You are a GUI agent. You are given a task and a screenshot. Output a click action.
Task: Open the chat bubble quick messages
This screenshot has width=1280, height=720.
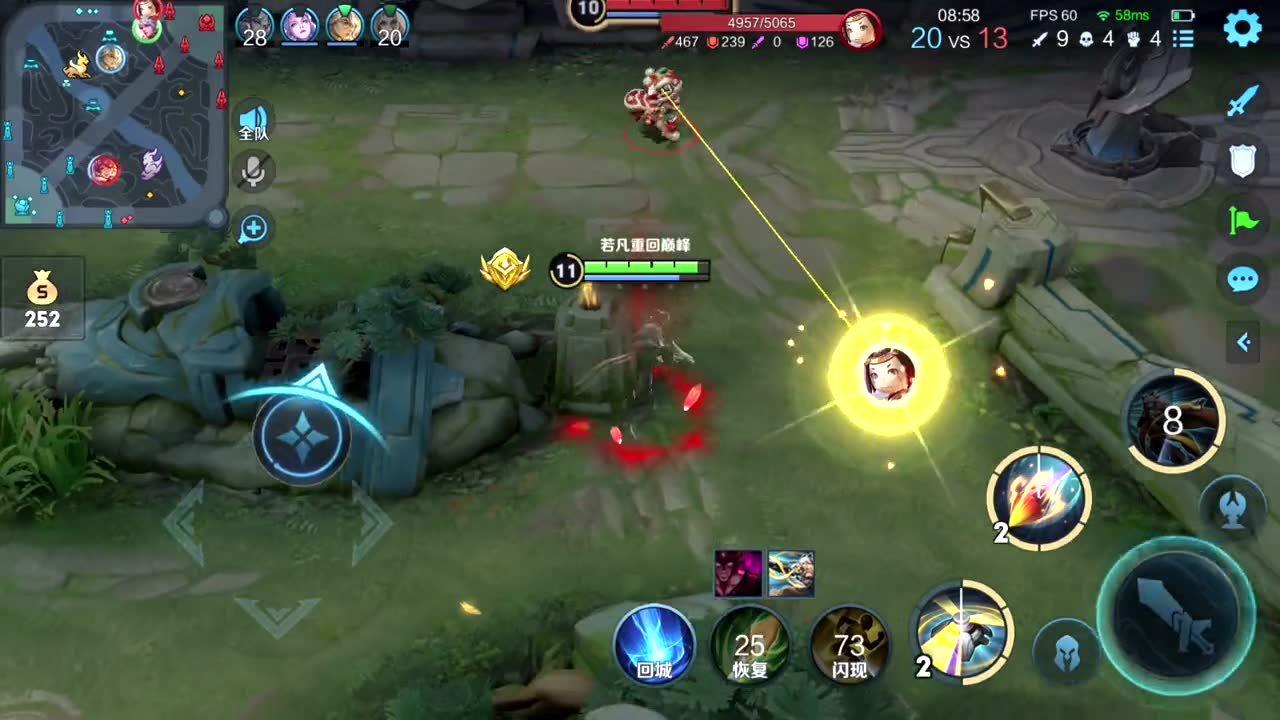pos(1242,279)
